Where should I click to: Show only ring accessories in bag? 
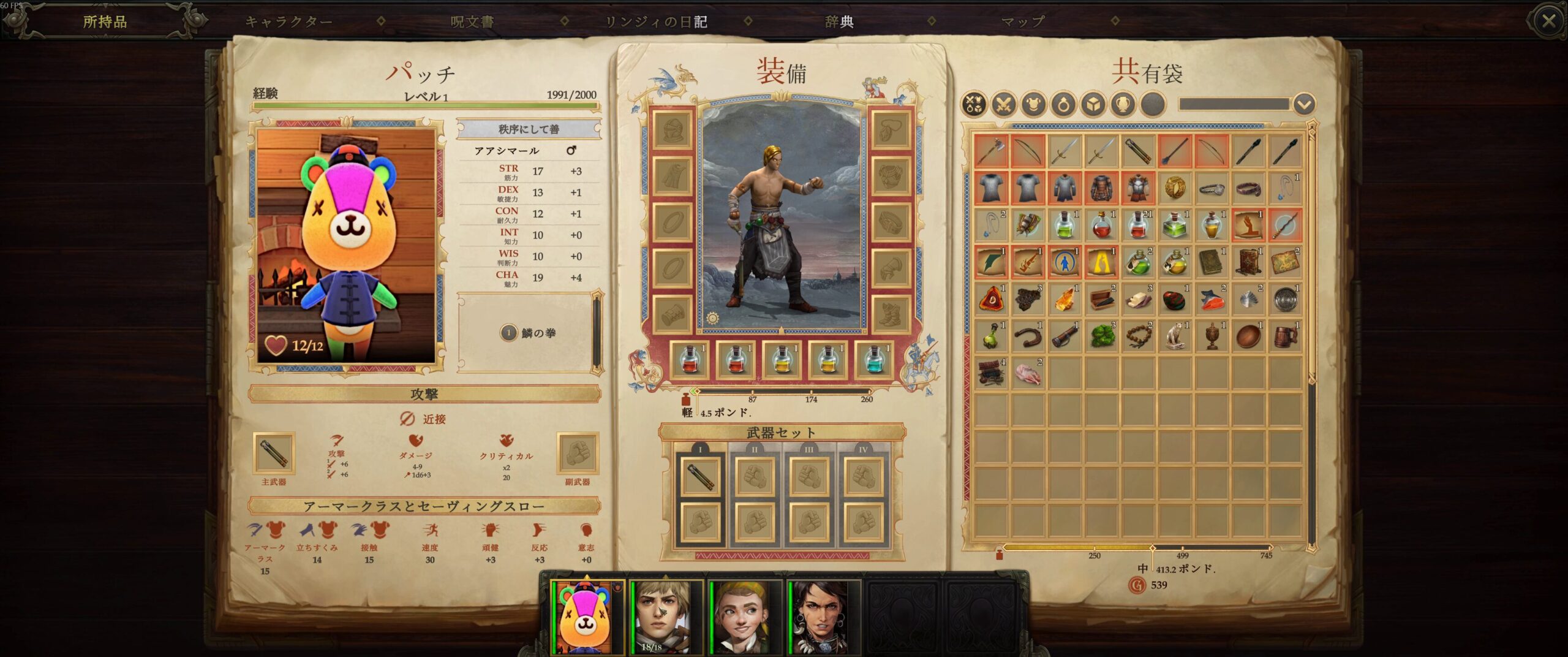tap(1064, 105)
